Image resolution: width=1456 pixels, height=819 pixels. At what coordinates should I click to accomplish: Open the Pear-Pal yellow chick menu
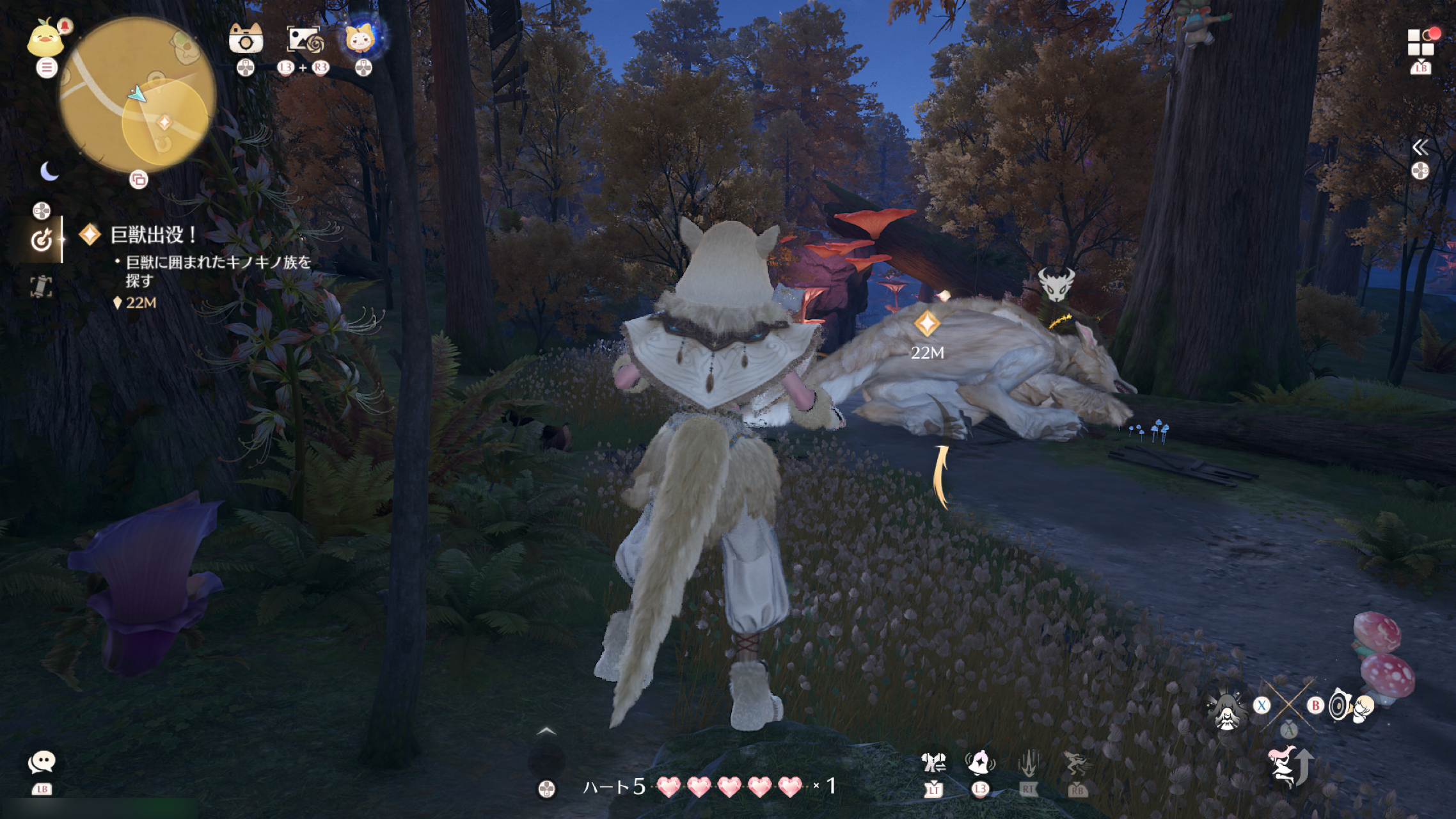[x=45, y=38]
